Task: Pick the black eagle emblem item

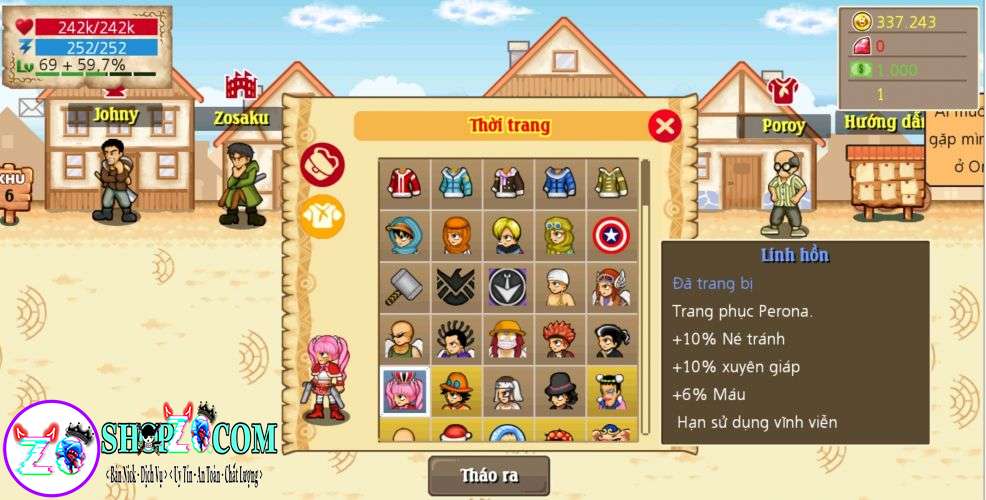Action: 456,288
